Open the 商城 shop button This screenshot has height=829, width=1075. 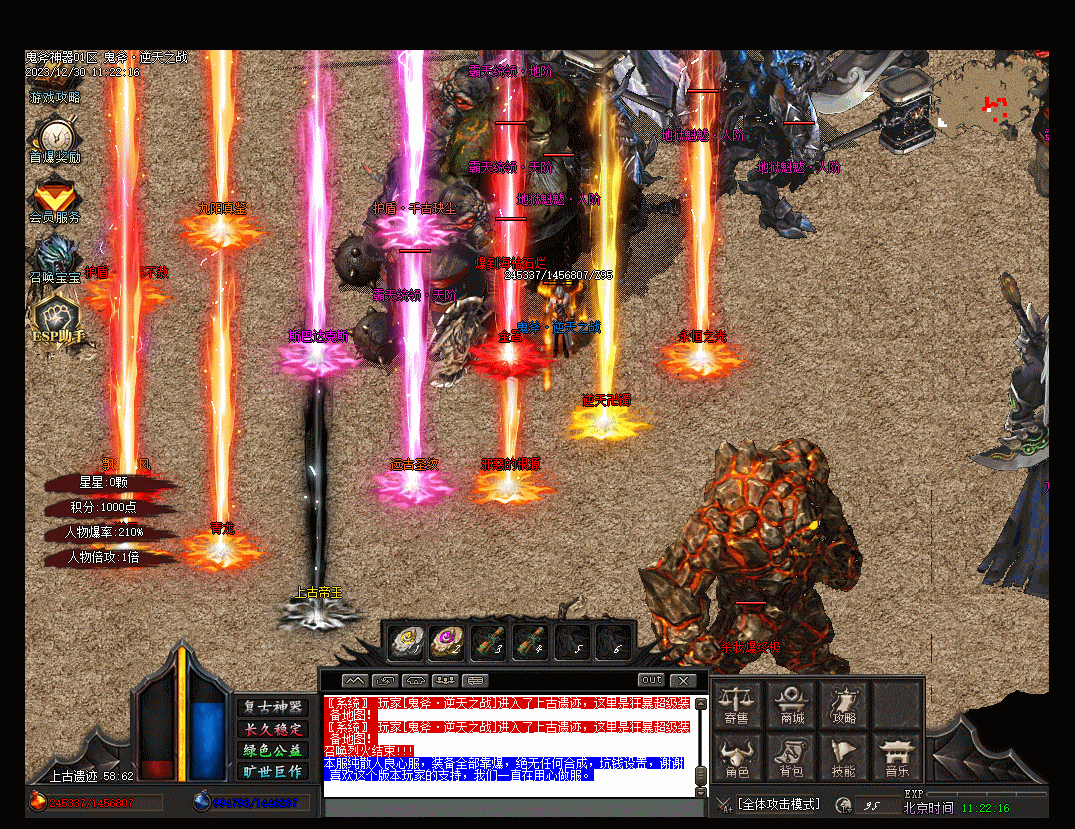click(x=792, y=704)
